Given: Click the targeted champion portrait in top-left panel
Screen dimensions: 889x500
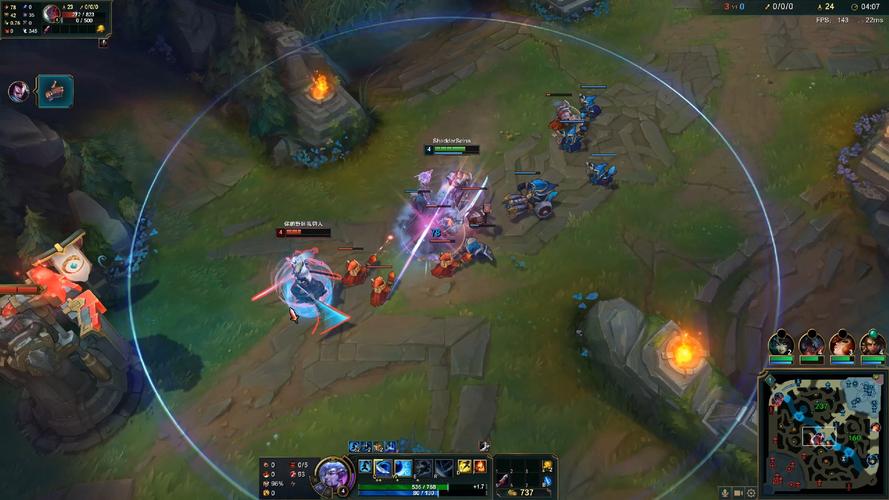Looking at the screenshot, I should point(52,15).
